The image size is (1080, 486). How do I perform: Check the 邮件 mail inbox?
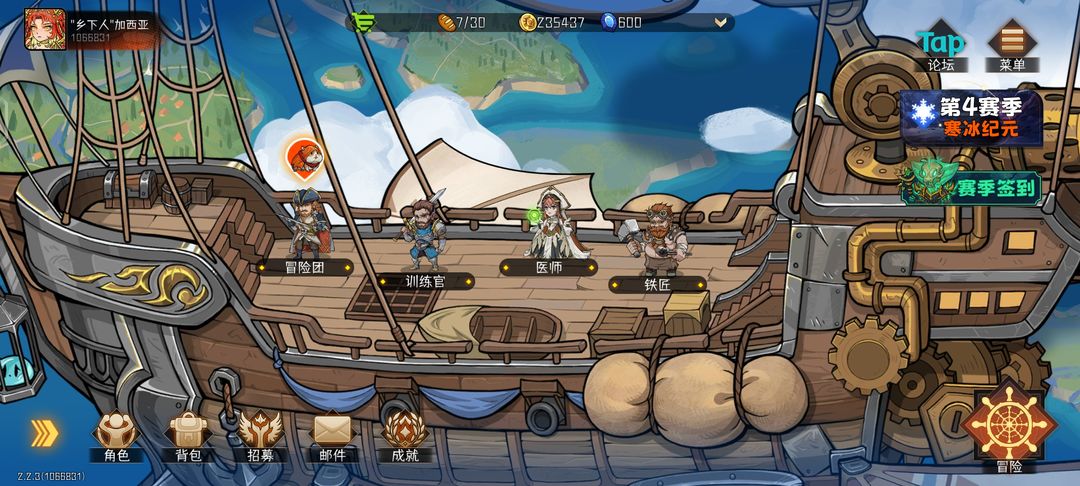[x=333, y=436]
